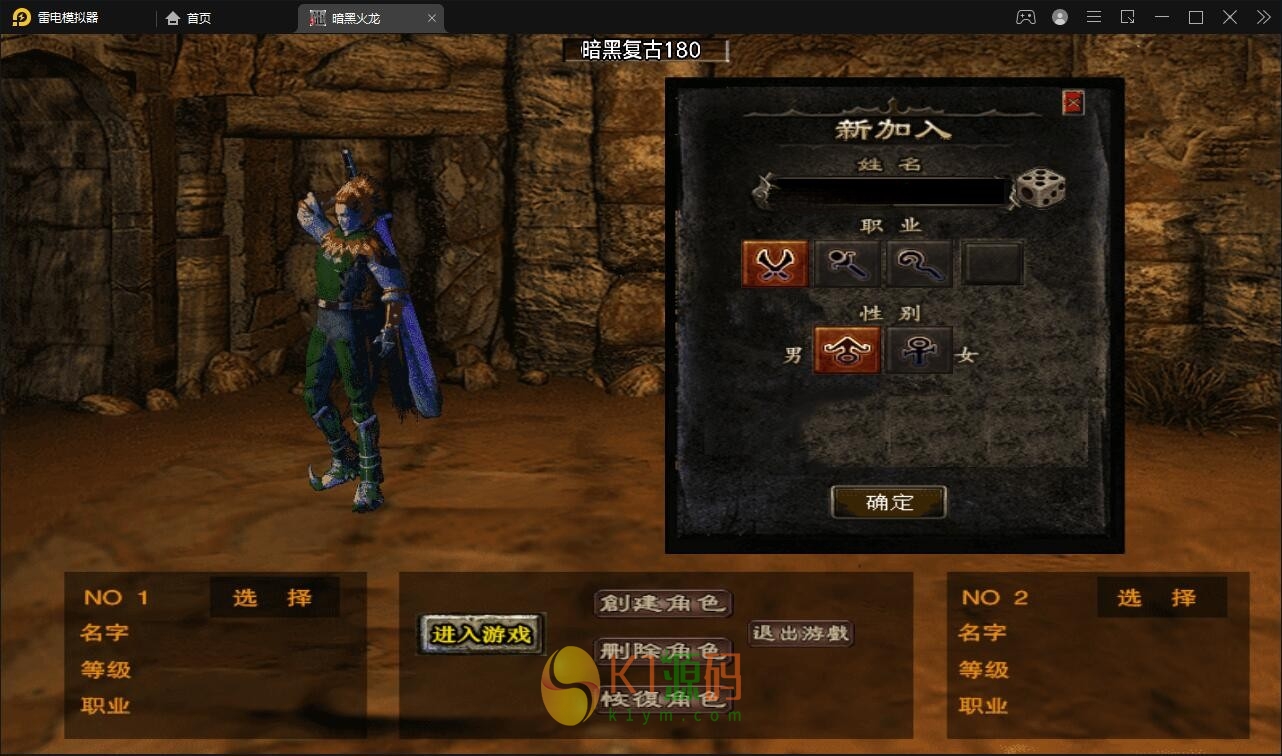Select the curved staff sorcerer class icon
Image resolution: width=1282 pixels, height=756 pixels.
coord(919,261)
